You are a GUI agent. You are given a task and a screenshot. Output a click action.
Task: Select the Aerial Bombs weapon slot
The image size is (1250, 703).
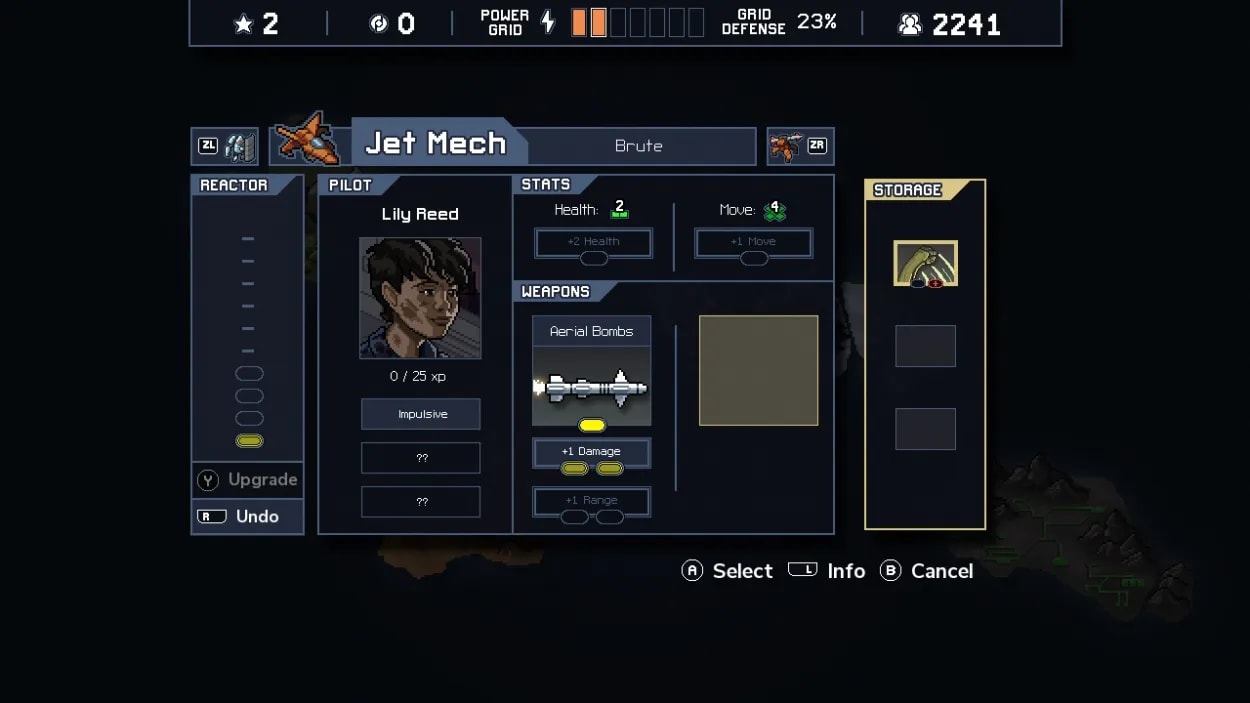[x=591, y=372]
